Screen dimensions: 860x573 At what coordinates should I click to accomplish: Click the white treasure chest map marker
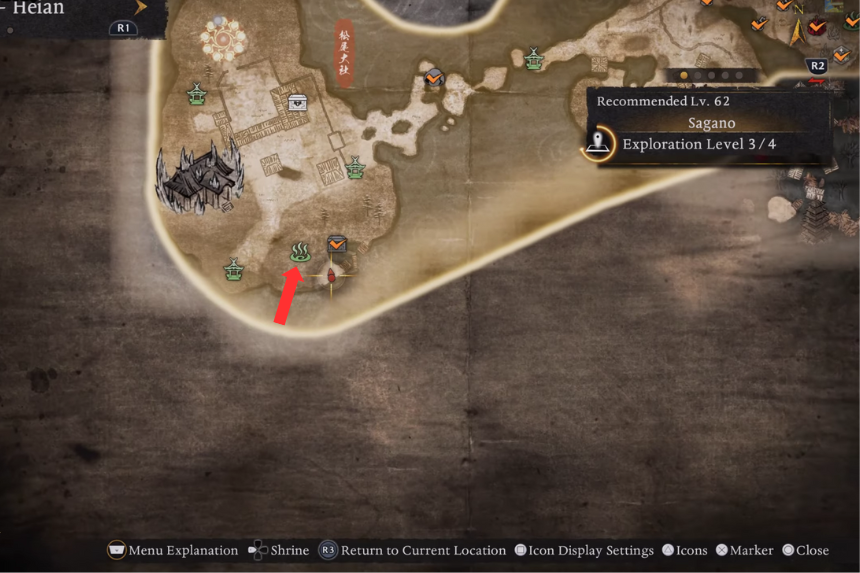[297, 102]
